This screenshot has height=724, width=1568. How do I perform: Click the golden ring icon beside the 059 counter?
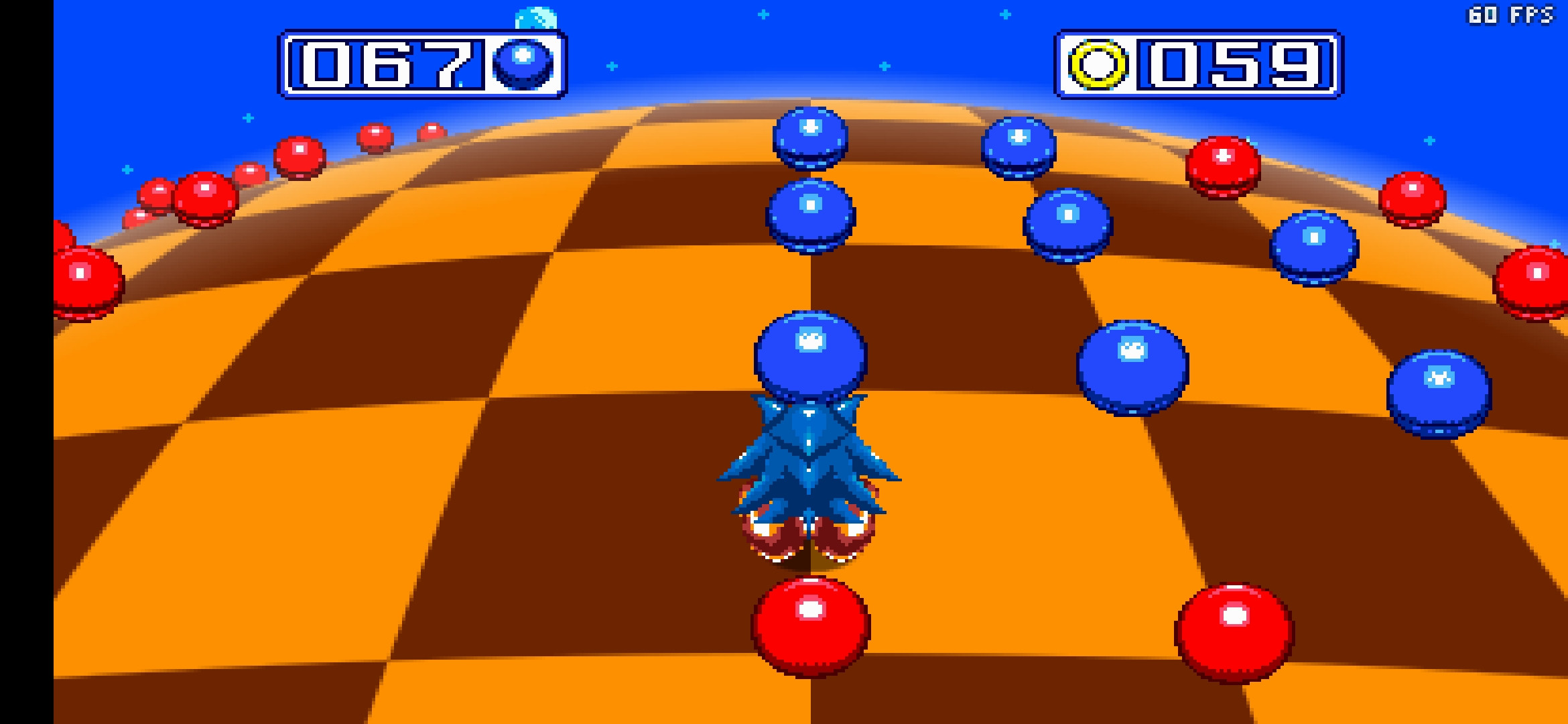click(1099, 66)
